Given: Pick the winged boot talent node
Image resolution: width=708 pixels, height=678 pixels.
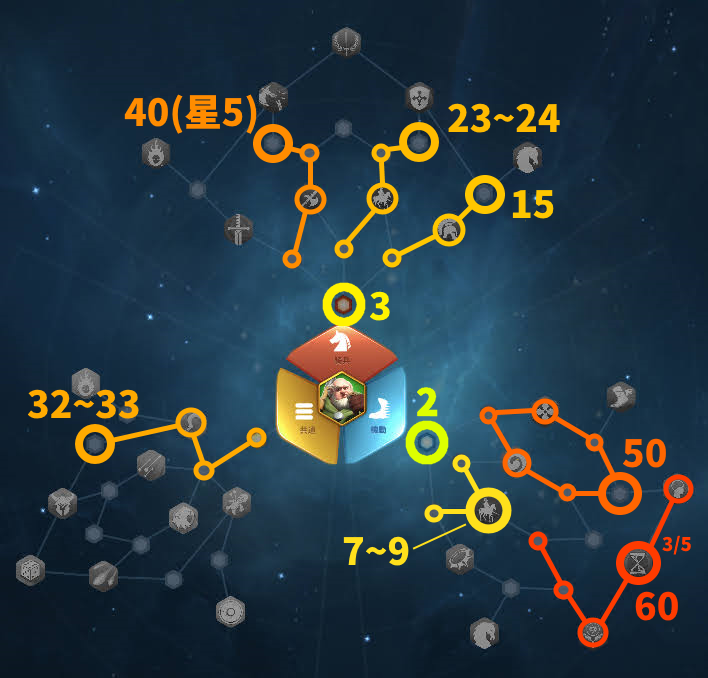Looking at the screenshot, I should pos(621,395).
